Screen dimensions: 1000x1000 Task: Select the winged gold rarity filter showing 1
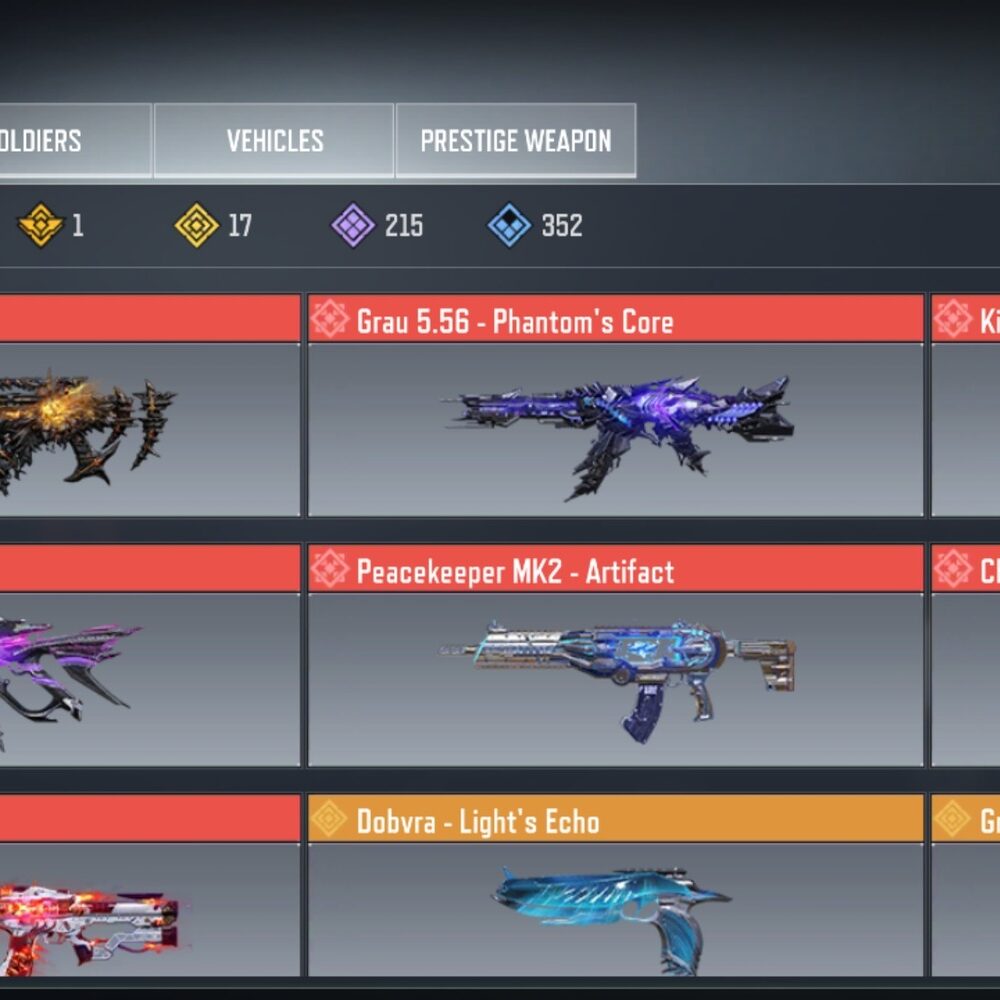41,226
